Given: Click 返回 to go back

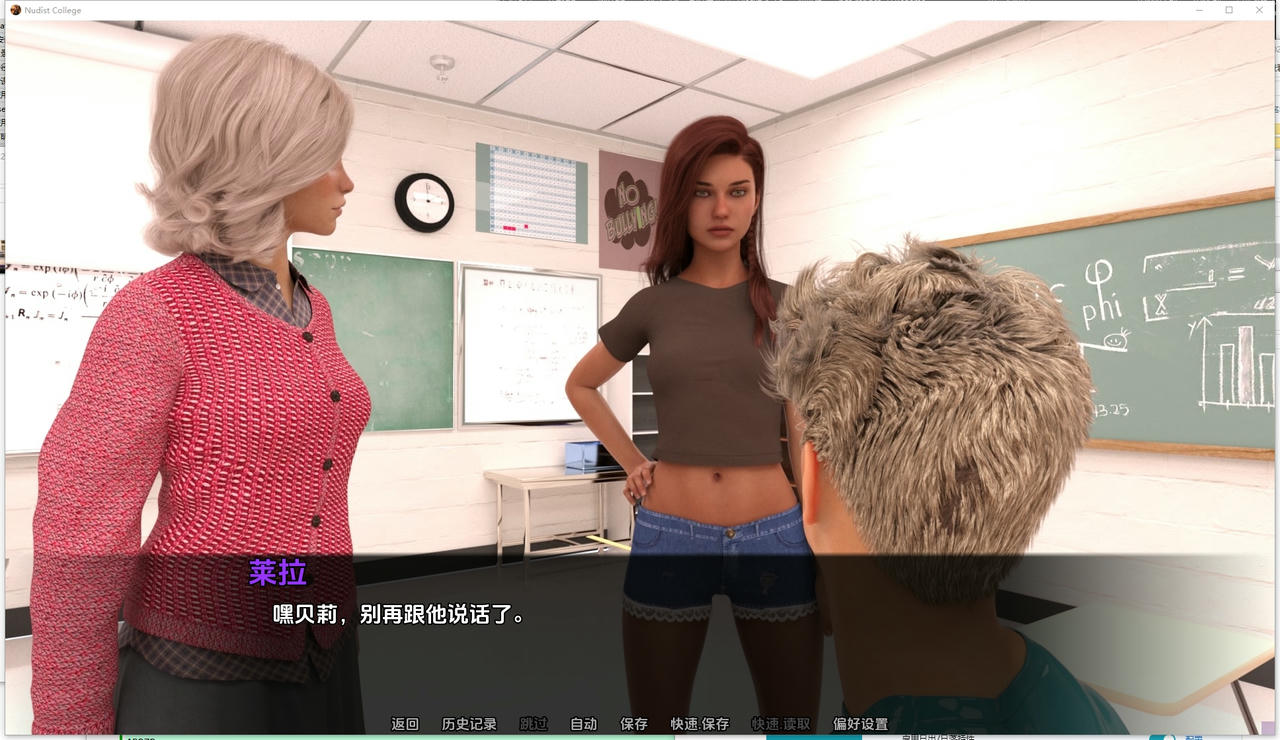Looking at the screenshot, I should click(x=404, y=723).
